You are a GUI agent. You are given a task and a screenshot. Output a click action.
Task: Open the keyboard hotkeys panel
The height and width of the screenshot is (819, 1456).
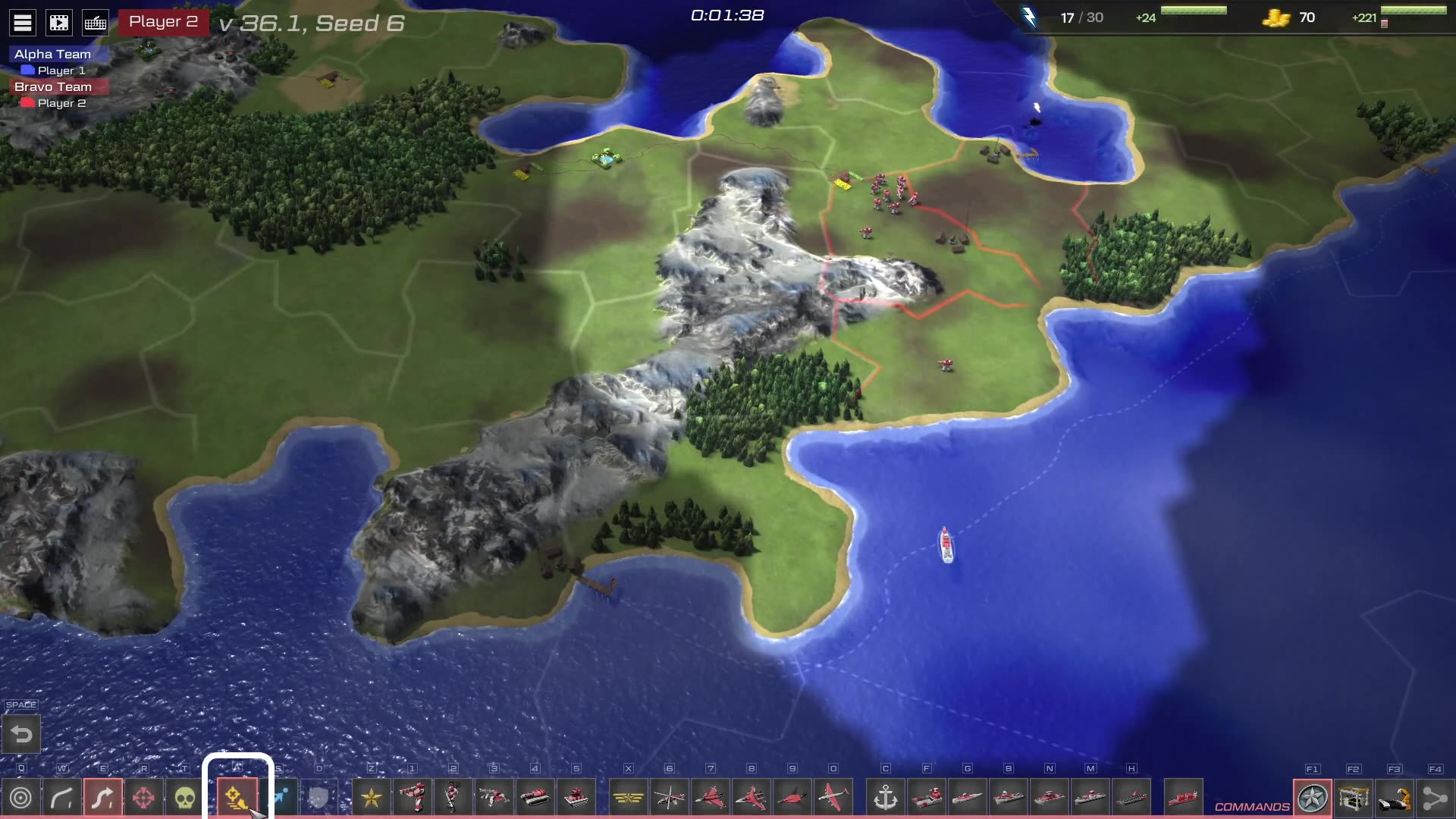(x=96, y=23)
